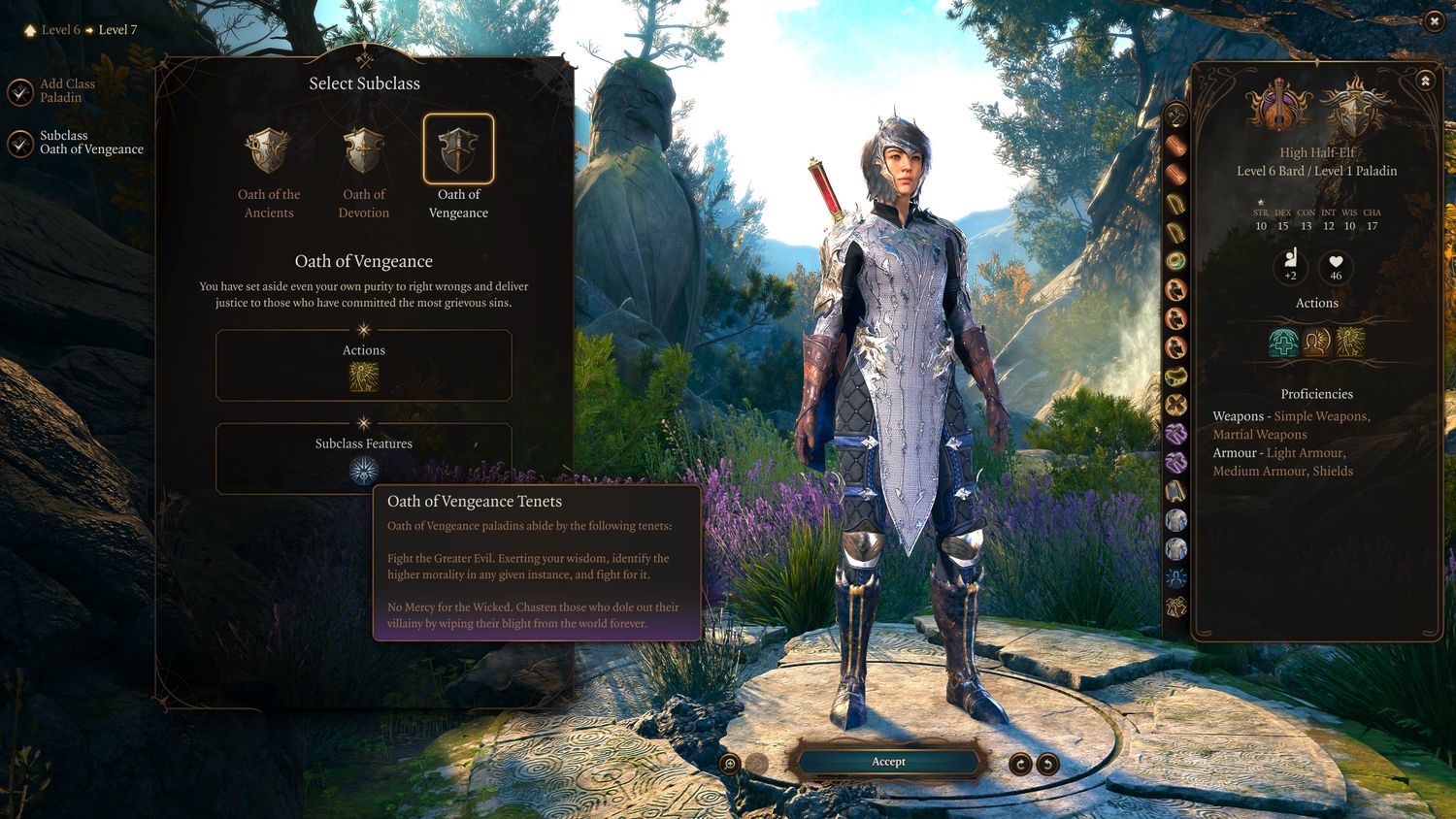This screenshot has height=819, width=1456.
Task: Click the radiant burst action in summary panel
Action: [1350, 342]
